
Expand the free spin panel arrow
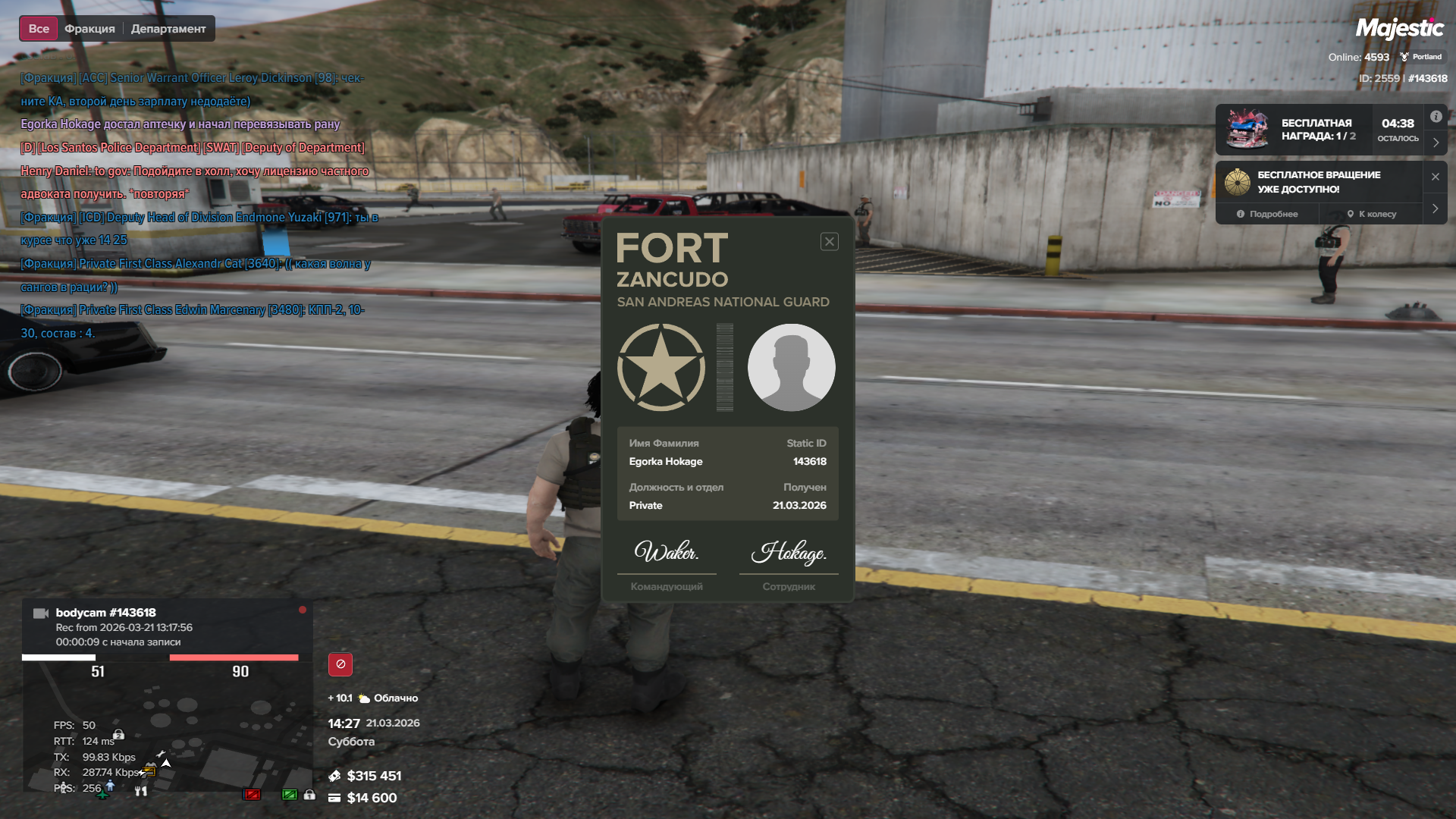tap(1436, 209)
